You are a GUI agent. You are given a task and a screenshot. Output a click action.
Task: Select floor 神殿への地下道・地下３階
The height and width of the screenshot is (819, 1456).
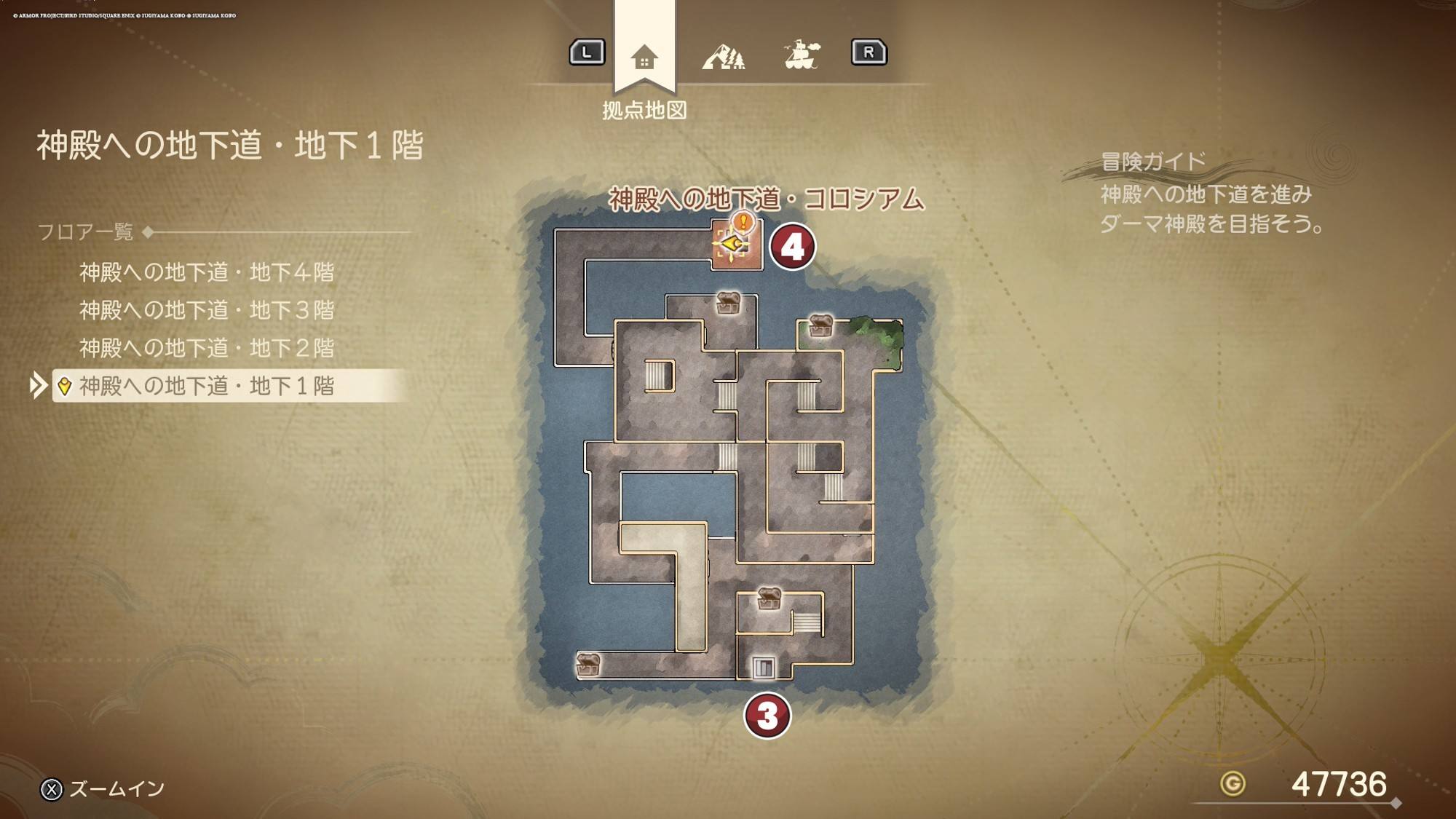tap(207, 310)
